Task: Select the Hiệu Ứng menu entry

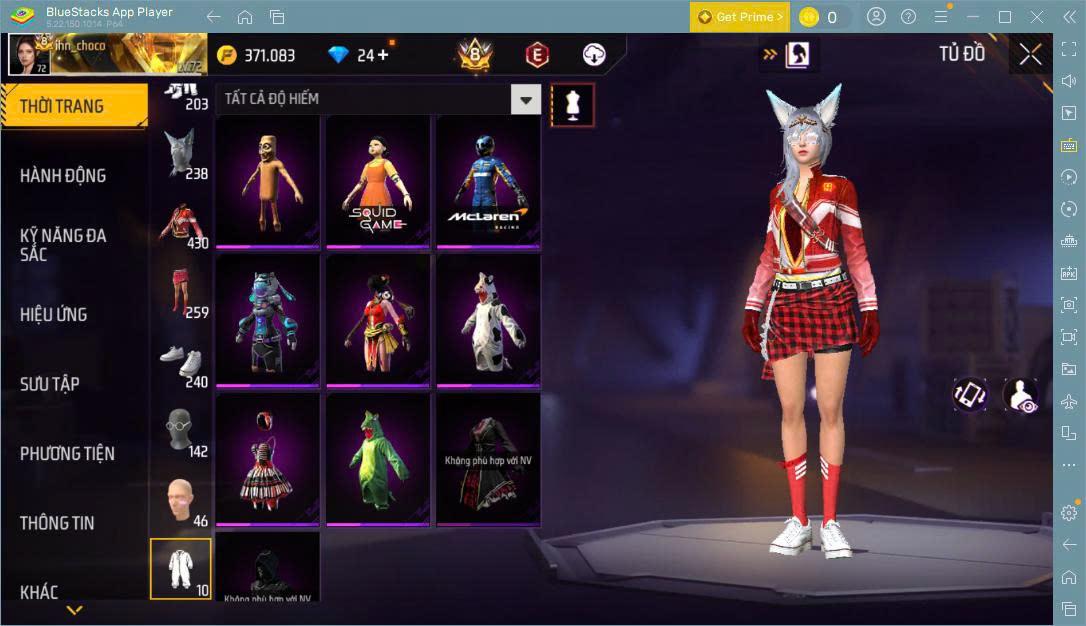Action: [x=54, y=314]
